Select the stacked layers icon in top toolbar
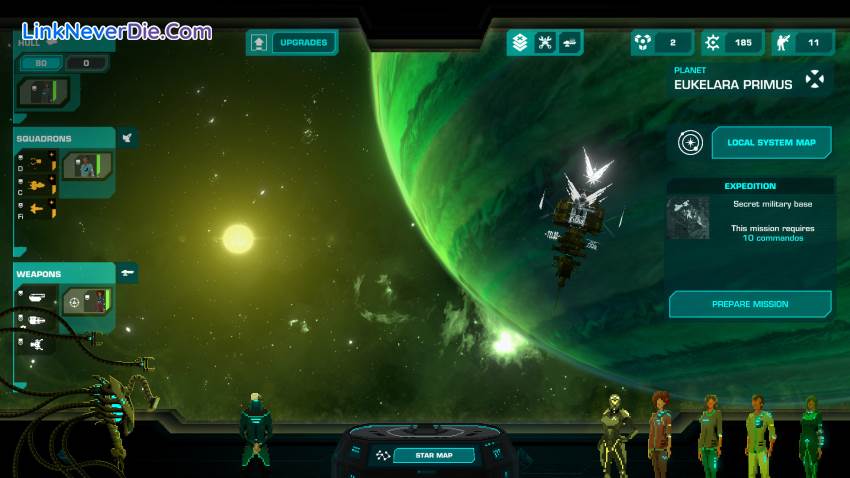The image size is (850, 478). [x=519, y=42]
